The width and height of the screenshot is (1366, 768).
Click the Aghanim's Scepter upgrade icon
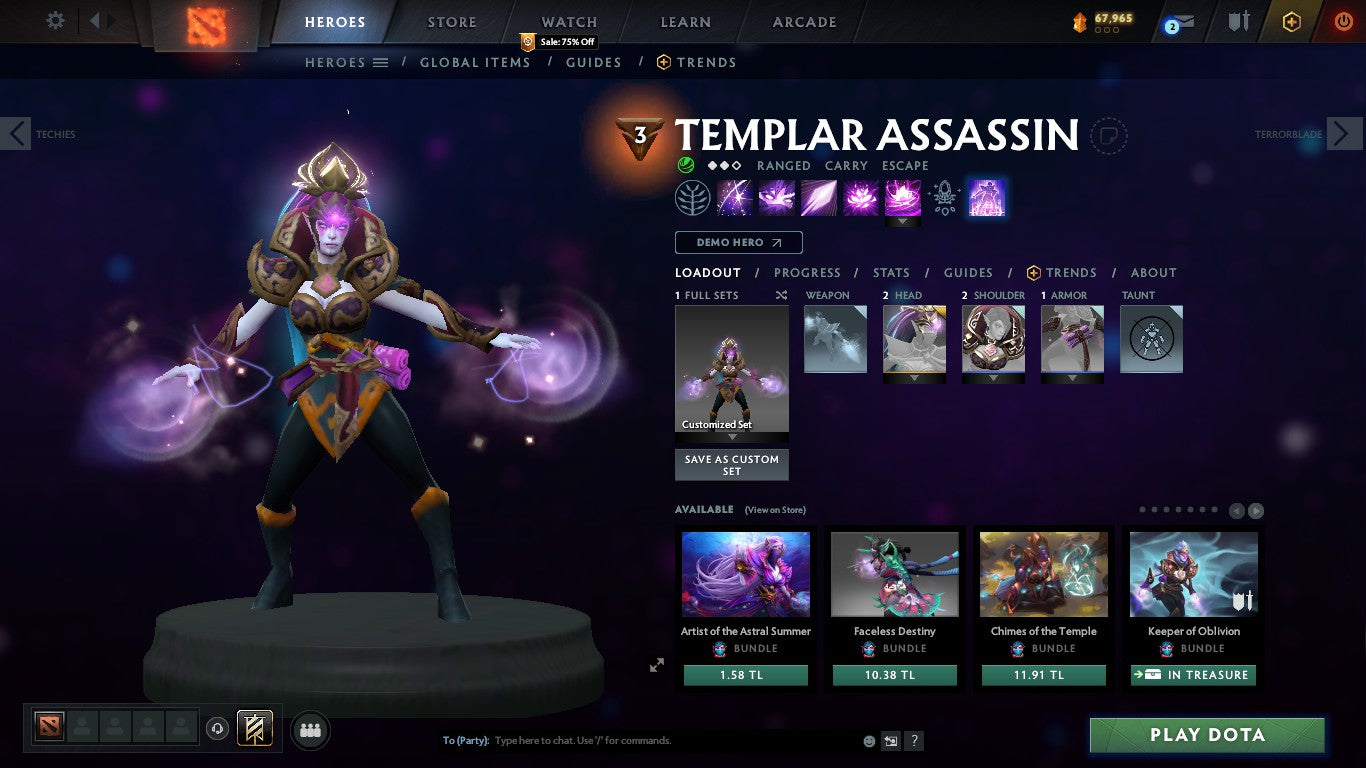943,197
